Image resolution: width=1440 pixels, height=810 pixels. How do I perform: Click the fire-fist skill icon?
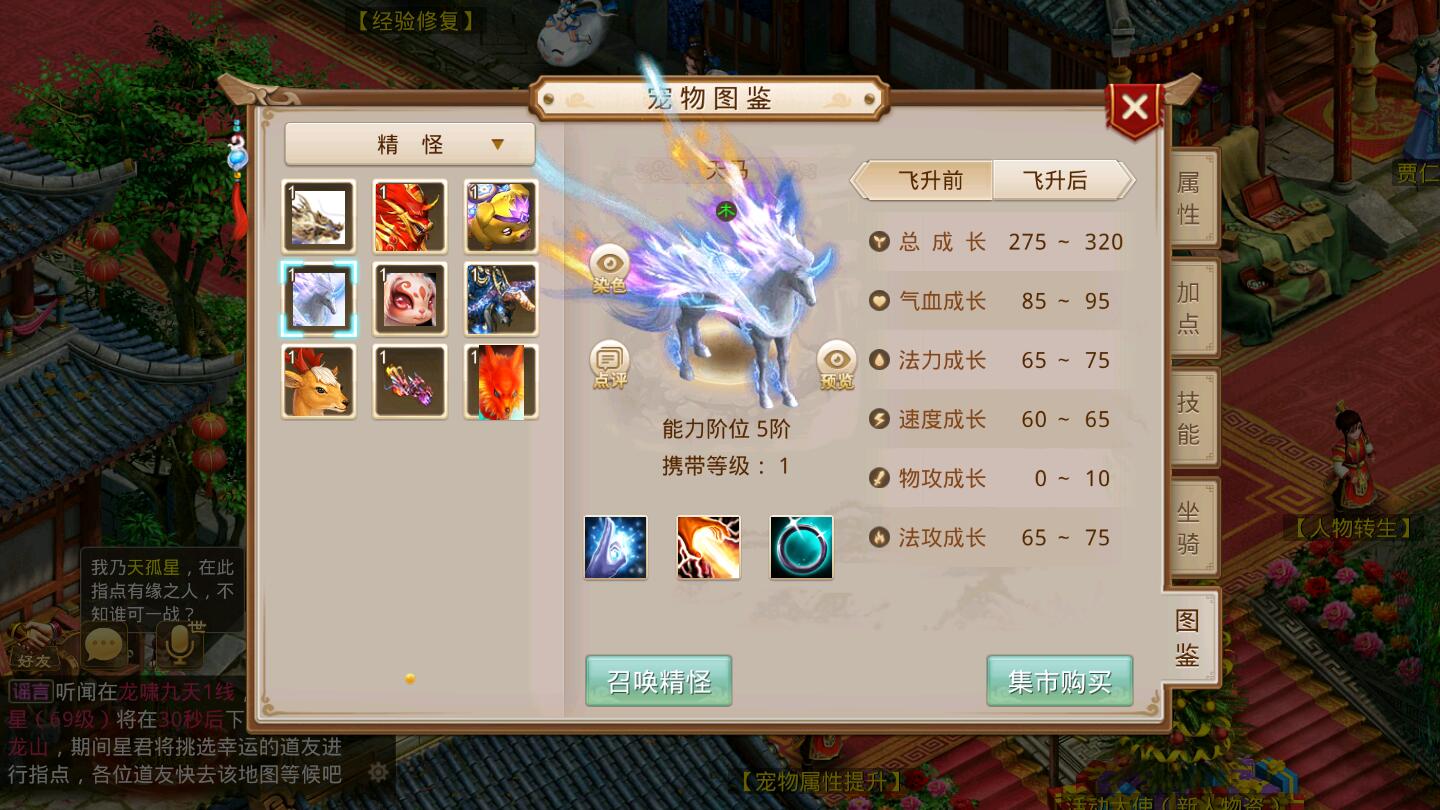[x=708, y=546]
